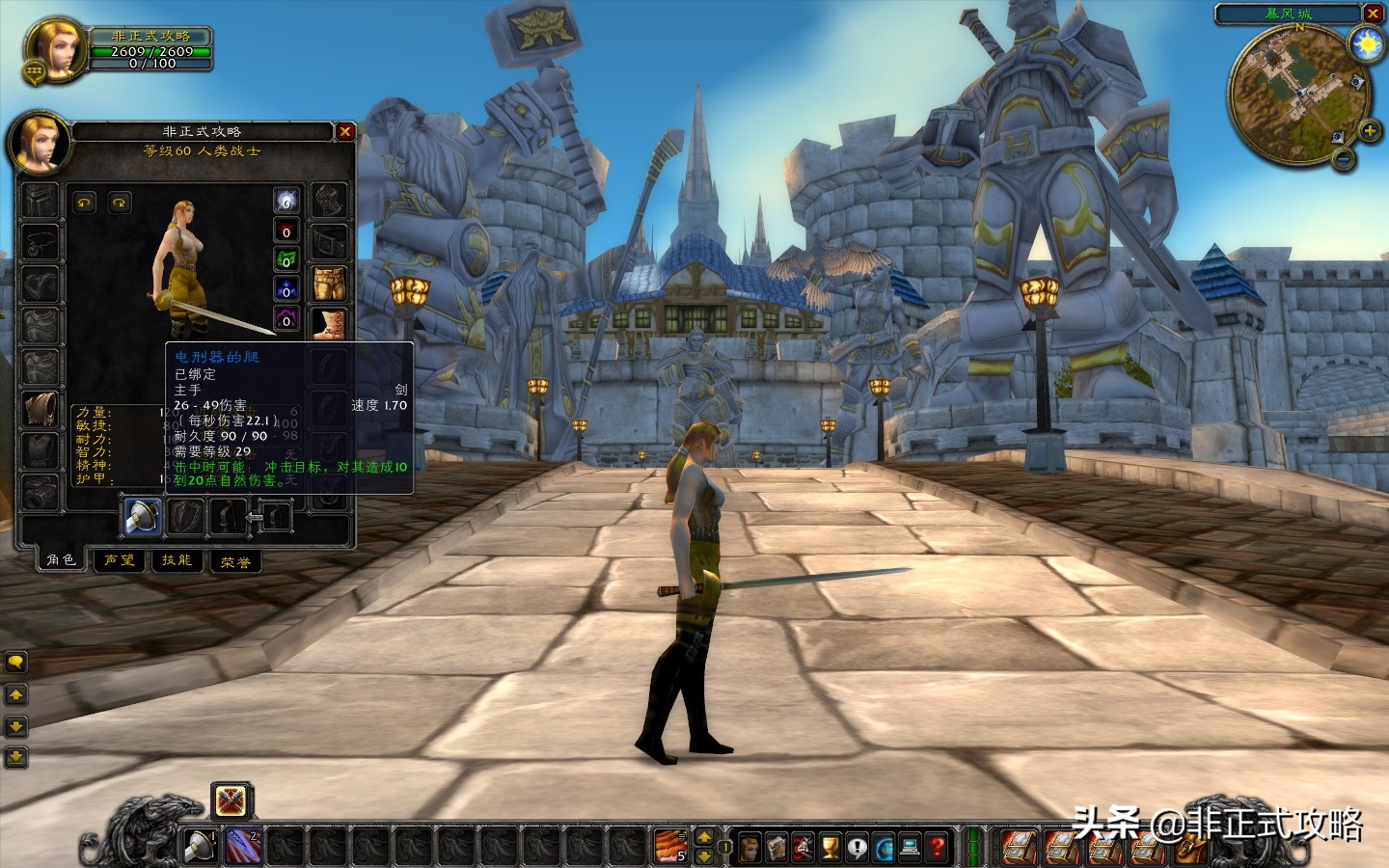Click the equipped main-hand sword slot

point(142,517)
